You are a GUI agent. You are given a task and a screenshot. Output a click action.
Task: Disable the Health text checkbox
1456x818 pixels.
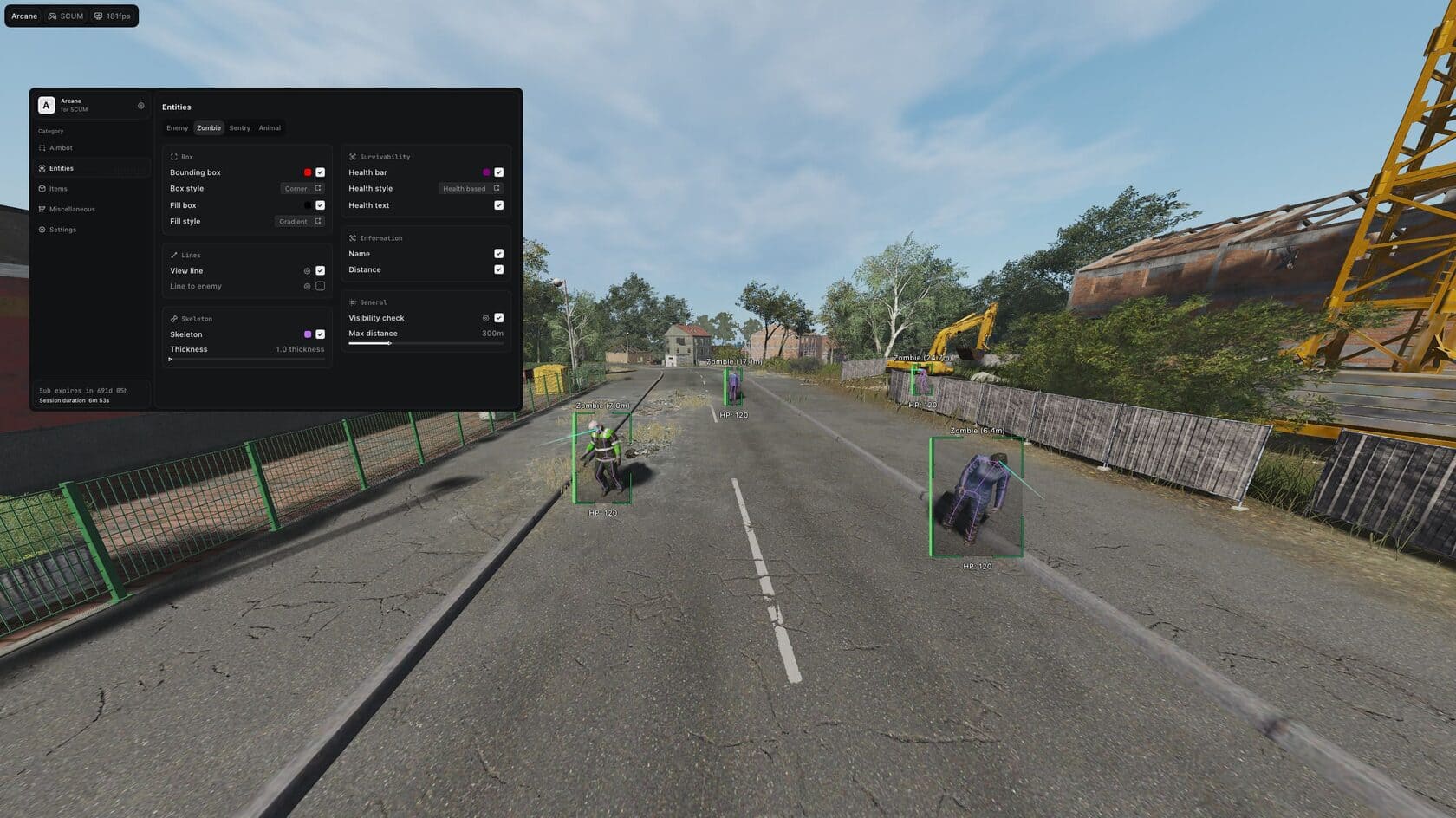click(x=499, y=205)
